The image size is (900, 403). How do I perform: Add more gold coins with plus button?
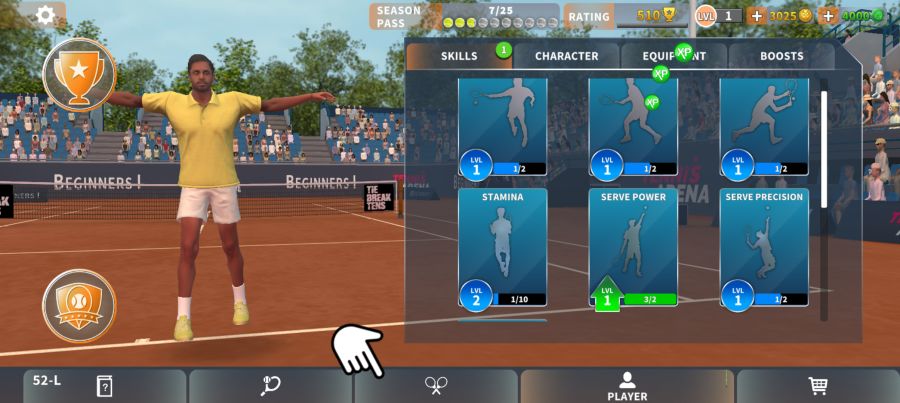coord(757,16)
